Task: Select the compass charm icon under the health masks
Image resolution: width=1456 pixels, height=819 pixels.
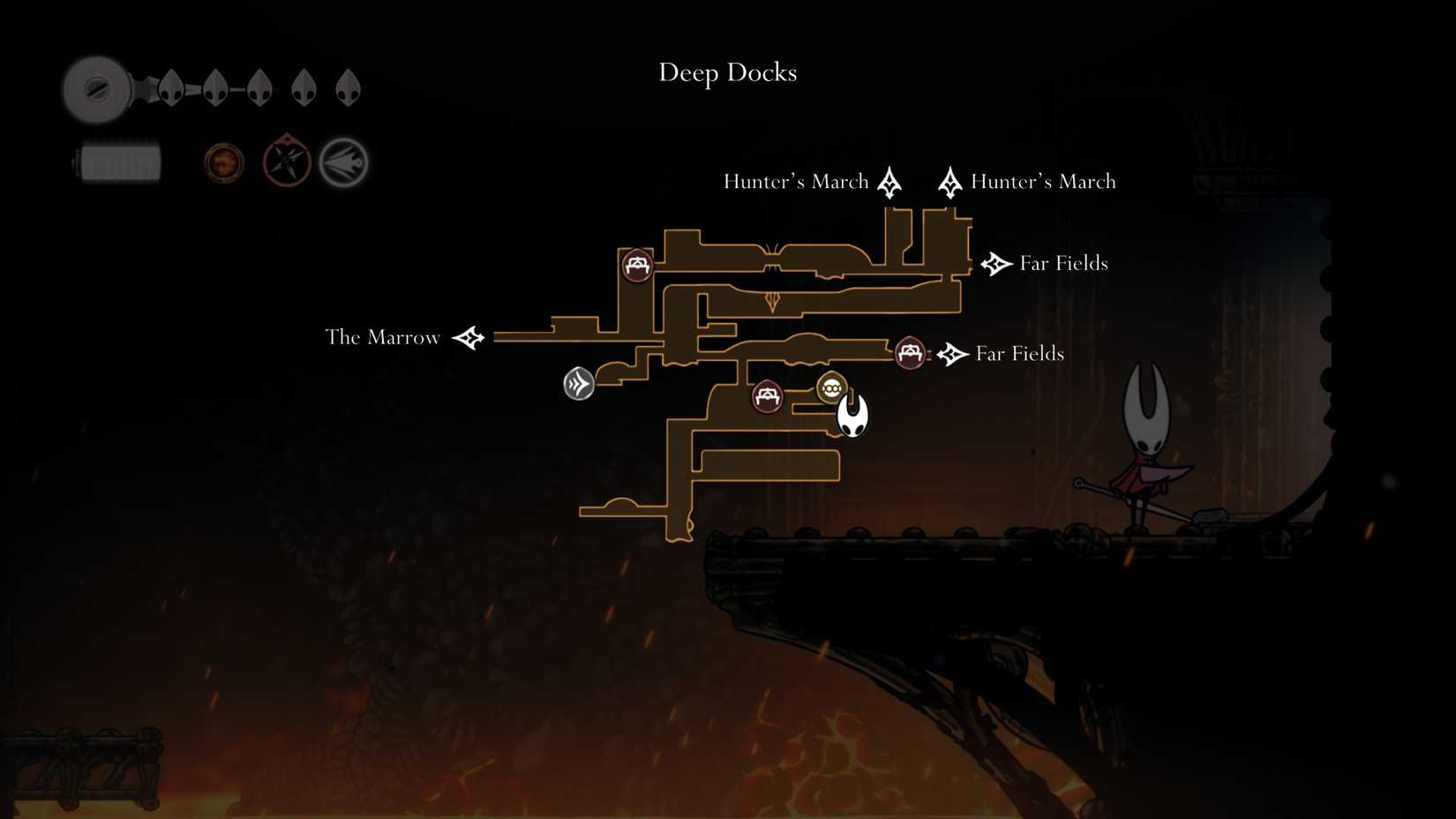Action: pyautogui.click(x=286, y=162)
